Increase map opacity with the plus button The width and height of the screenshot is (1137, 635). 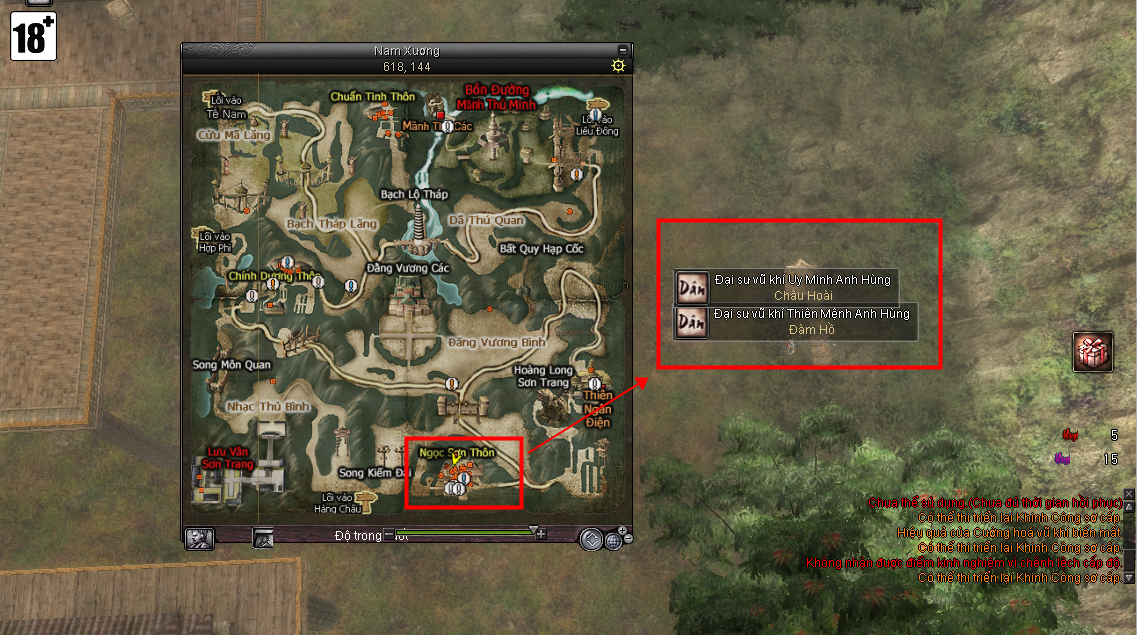click(x=541, y=534)
